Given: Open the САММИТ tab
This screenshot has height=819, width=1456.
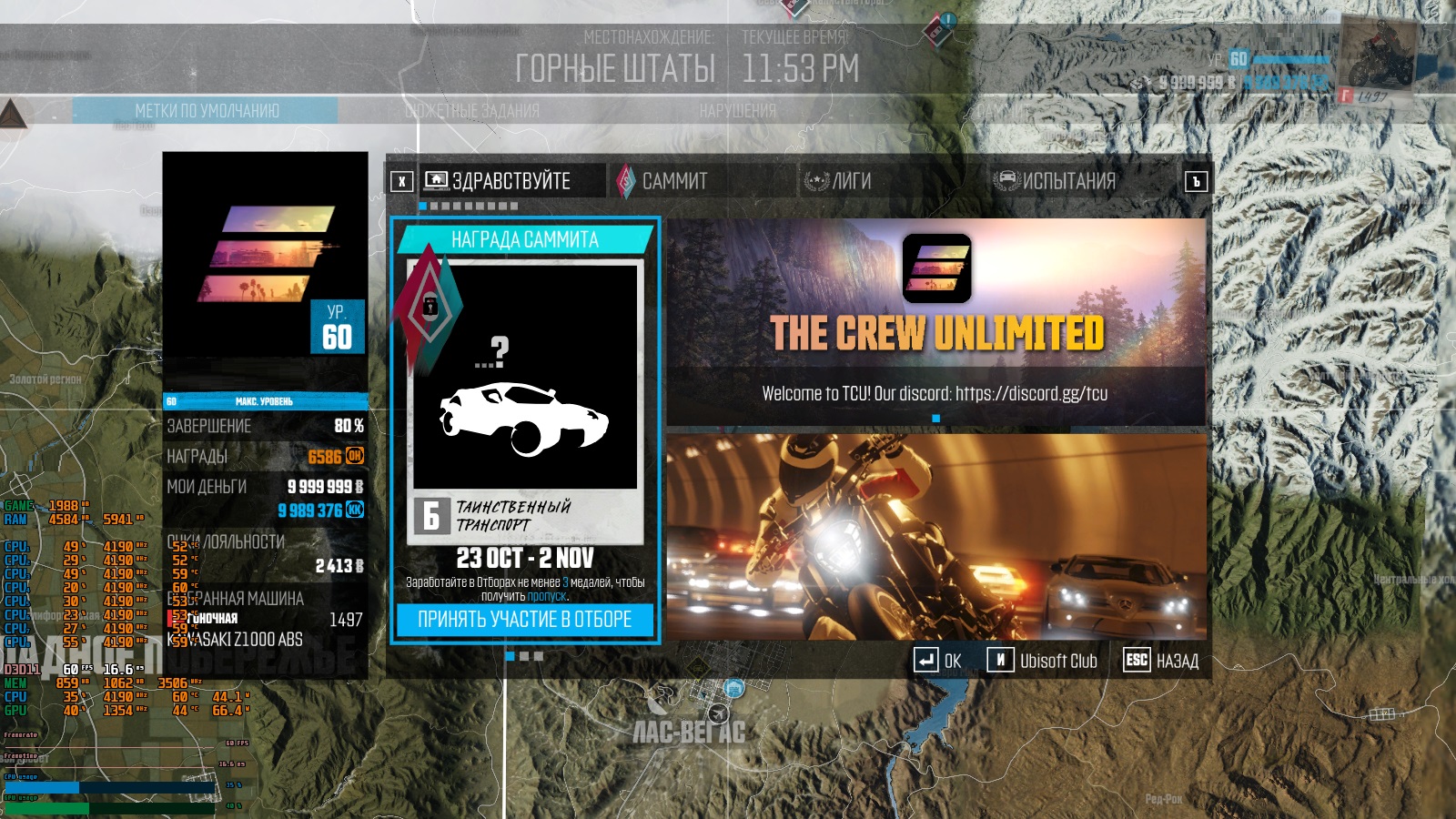Looking at the screenshot, I should [674, 181].
